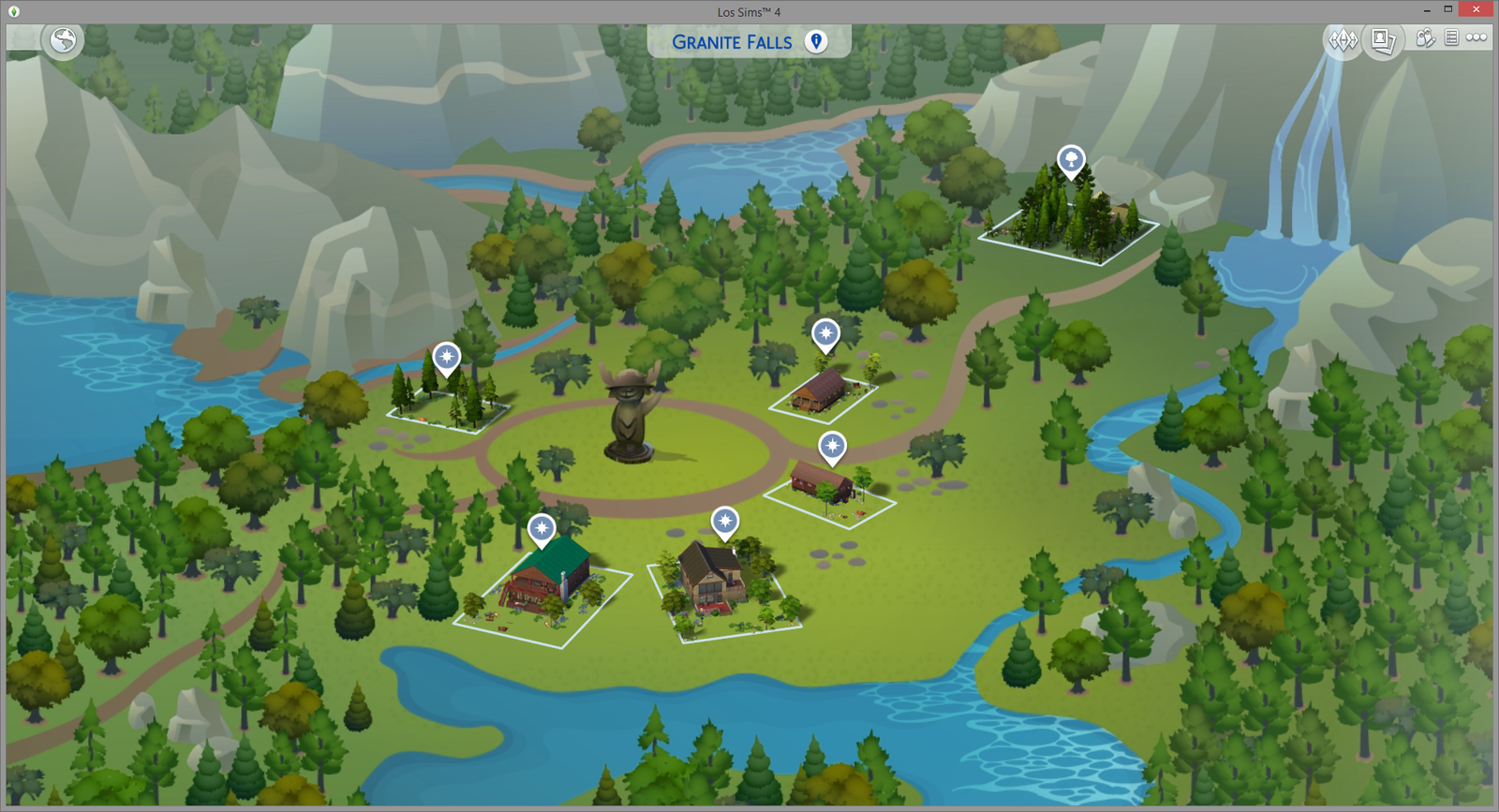The width and height of the screenshot is (1499, 812).
Task: Close the Los Sims 4 window
Action: (x=1477, y=9)
